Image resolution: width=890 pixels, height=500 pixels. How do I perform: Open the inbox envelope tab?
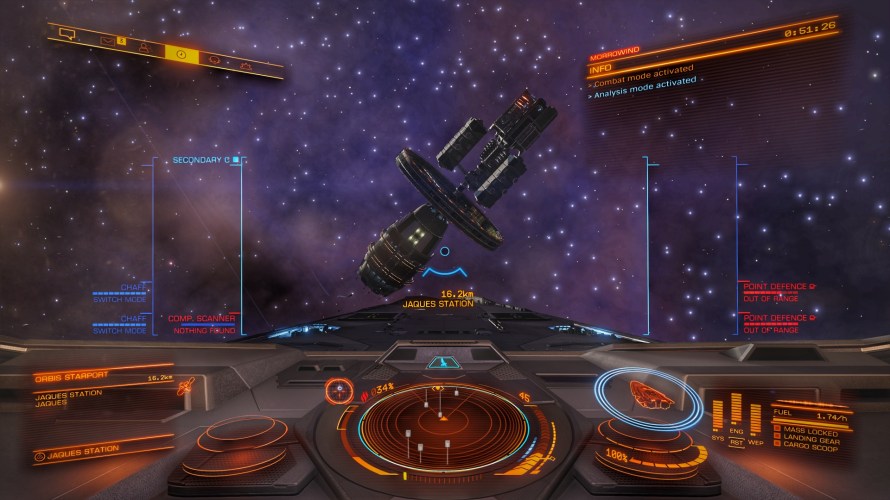tap(106, 40)
